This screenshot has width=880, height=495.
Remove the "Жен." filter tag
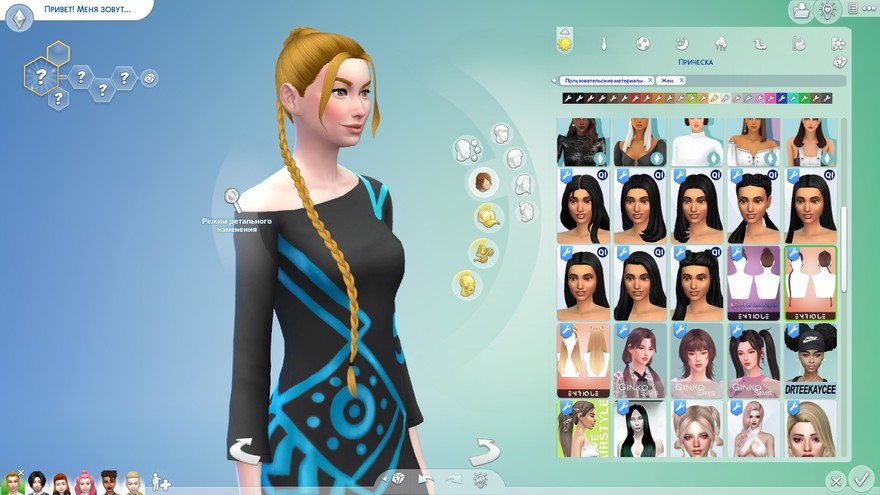coord(682,80)
